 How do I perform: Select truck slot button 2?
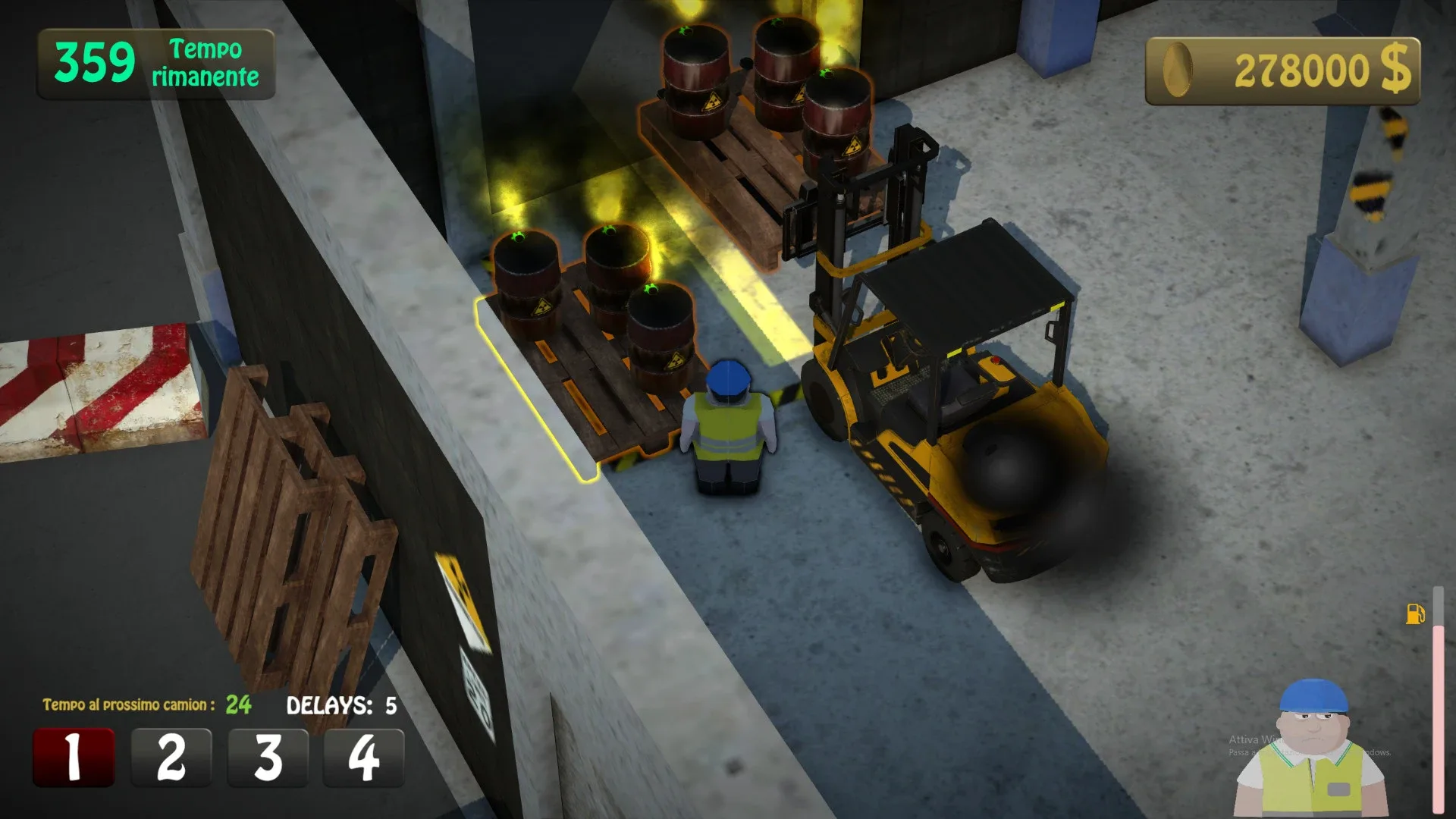coord(170,755)
